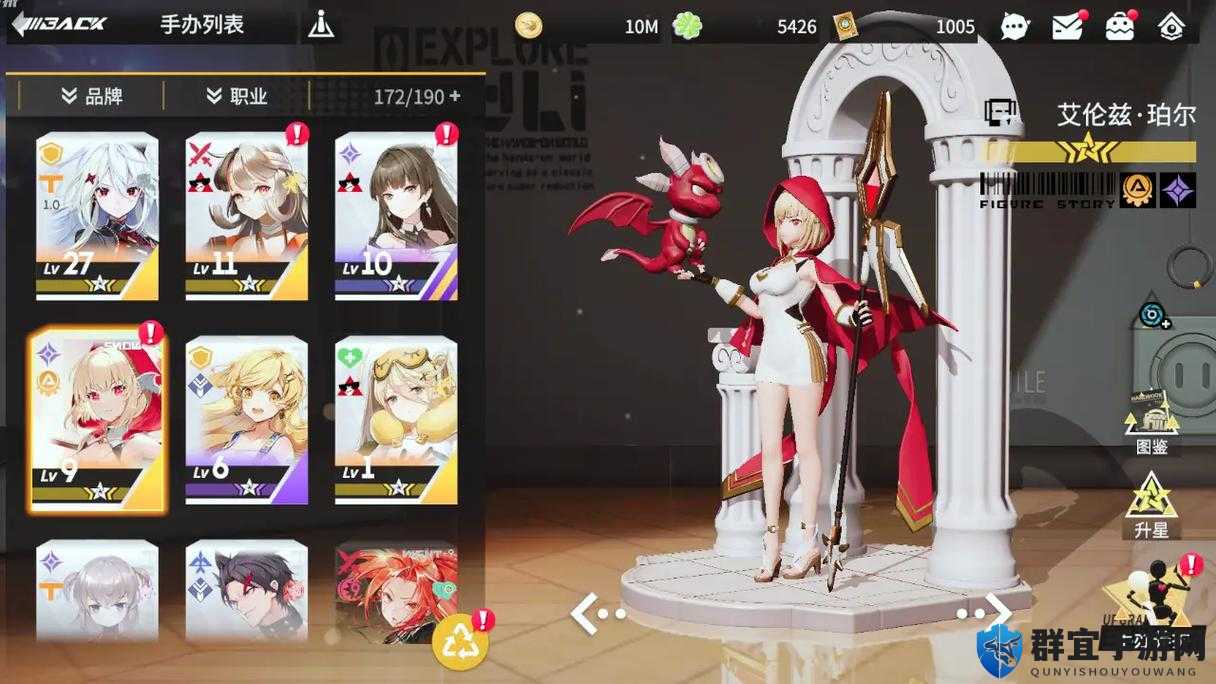Open the 升星 star upgrade menu
This screenshot has height=684, width=1216.
click(x=1151, y=506)
